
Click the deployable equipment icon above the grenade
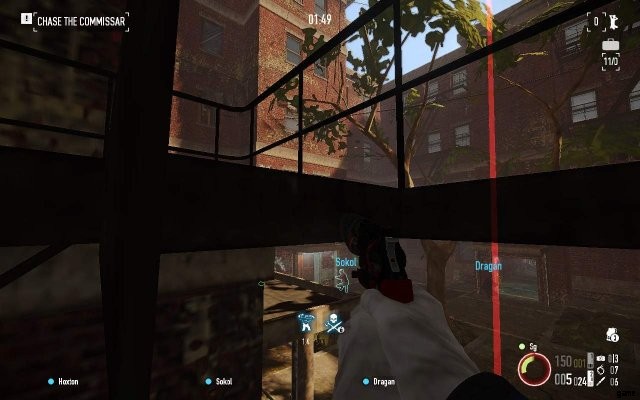click(x=601, y=359)
